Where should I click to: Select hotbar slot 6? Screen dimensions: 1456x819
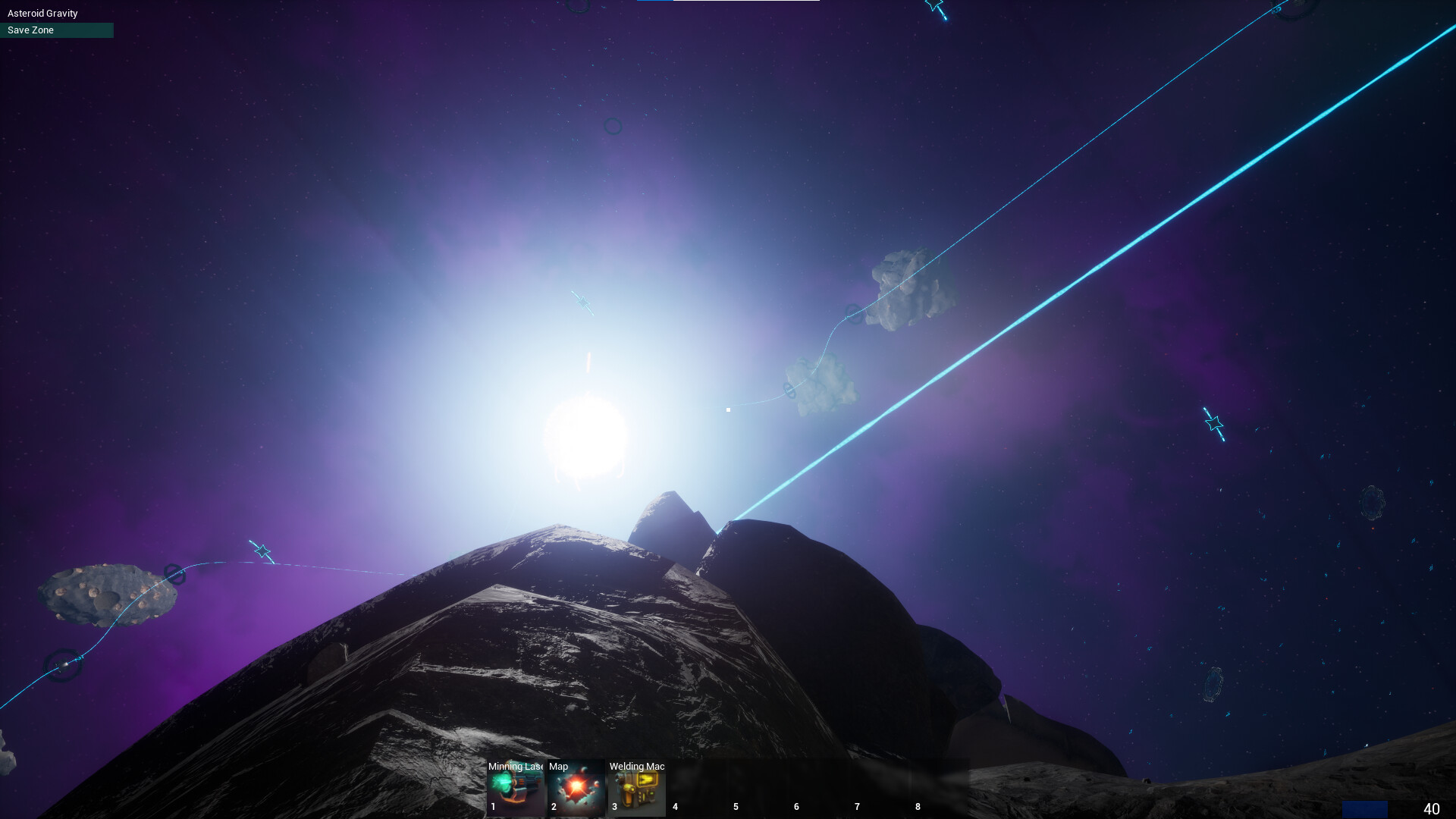click(x=819, y=789)
